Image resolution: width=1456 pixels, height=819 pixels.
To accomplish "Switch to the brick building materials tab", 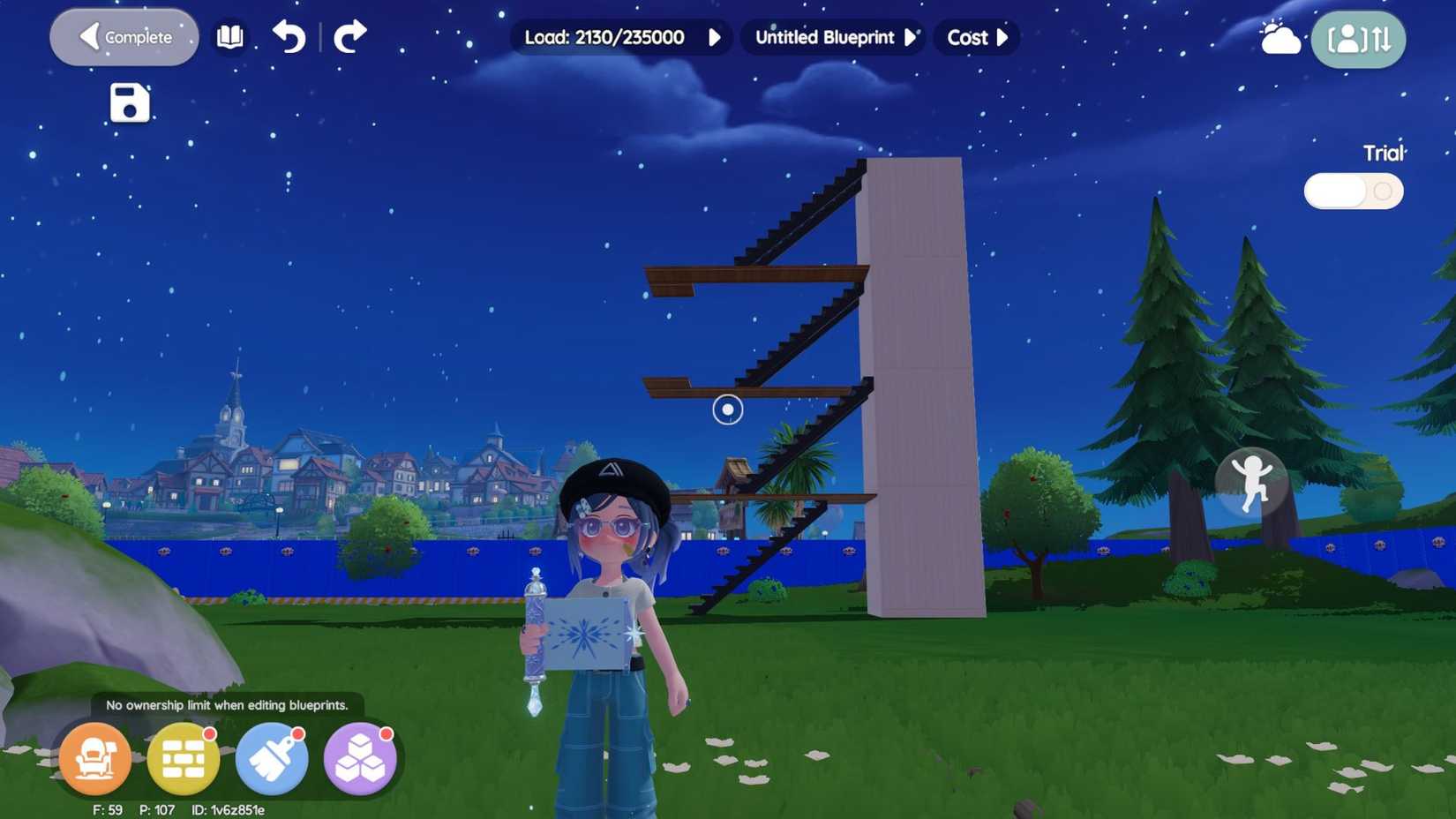I will 183,759.
